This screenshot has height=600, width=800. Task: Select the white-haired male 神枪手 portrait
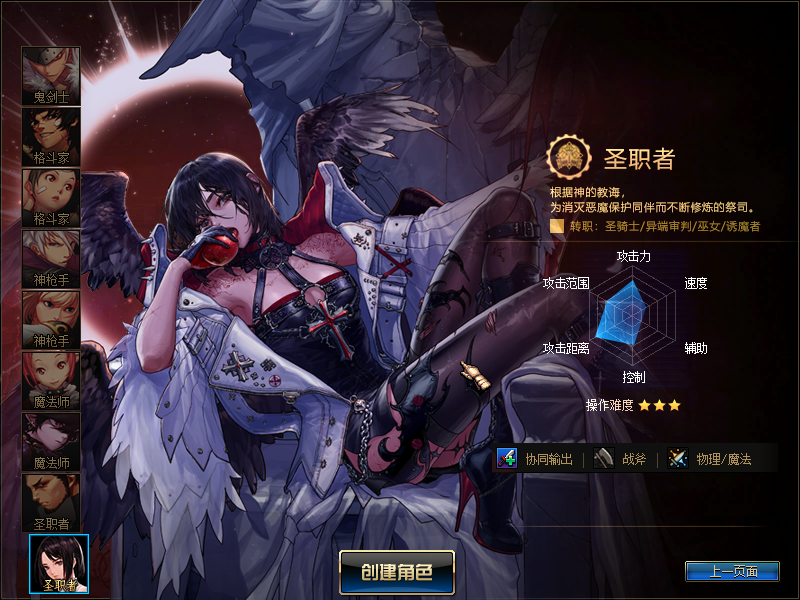click(51, 258)
